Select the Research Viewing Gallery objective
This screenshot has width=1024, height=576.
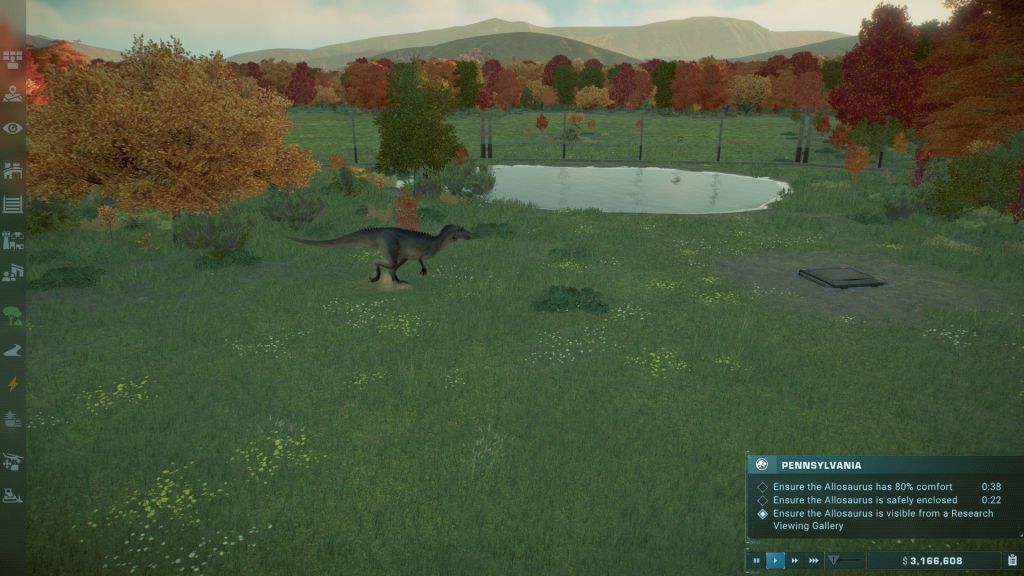(882, 519)
